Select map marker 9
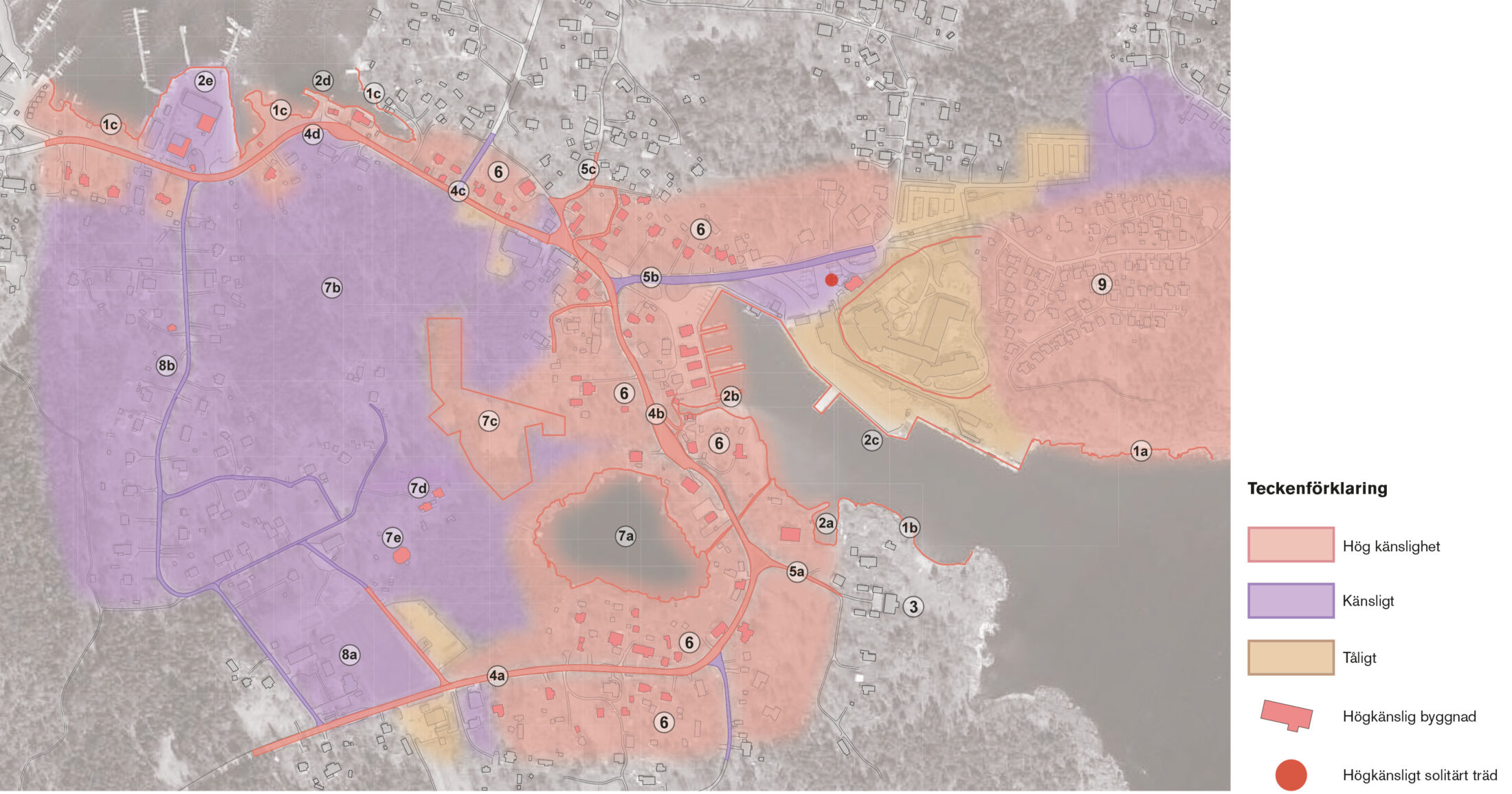Viewport: 1512px width, 794px height. (1102, 284)
